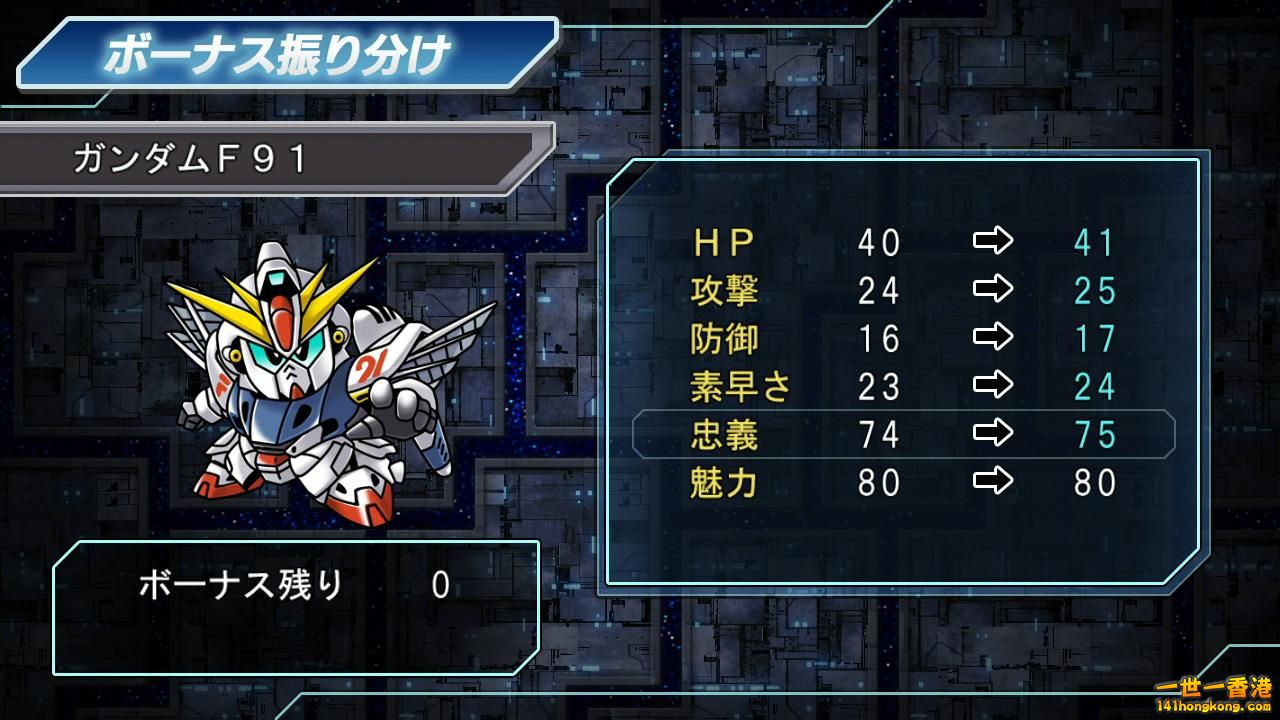The height and width of the screenshot is (720, 1280).
Task: Select the 防御 defense stat row
Action: click(903, 339)
